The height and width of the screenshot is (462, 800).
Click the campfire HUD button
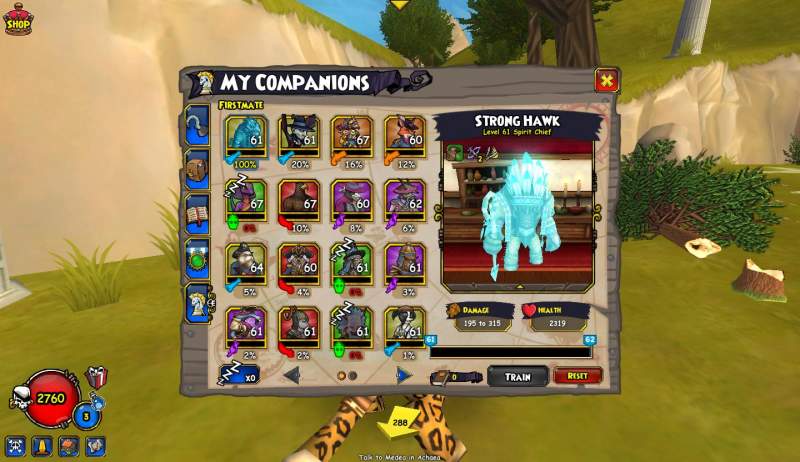(67, 446)
